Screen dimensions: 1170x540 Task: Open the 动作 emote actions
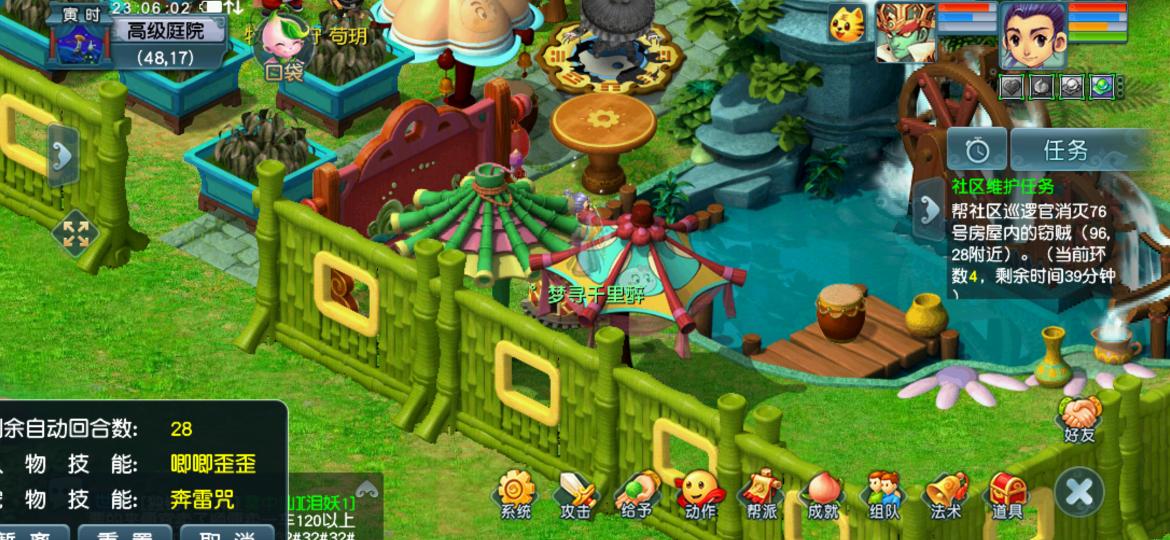(700, 495)
